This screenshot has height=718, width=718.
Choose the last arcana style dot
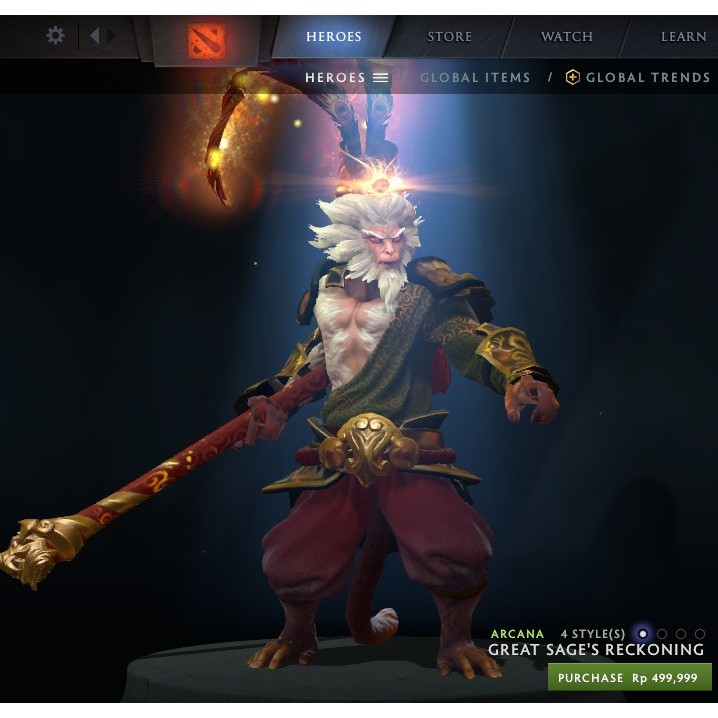700,633
